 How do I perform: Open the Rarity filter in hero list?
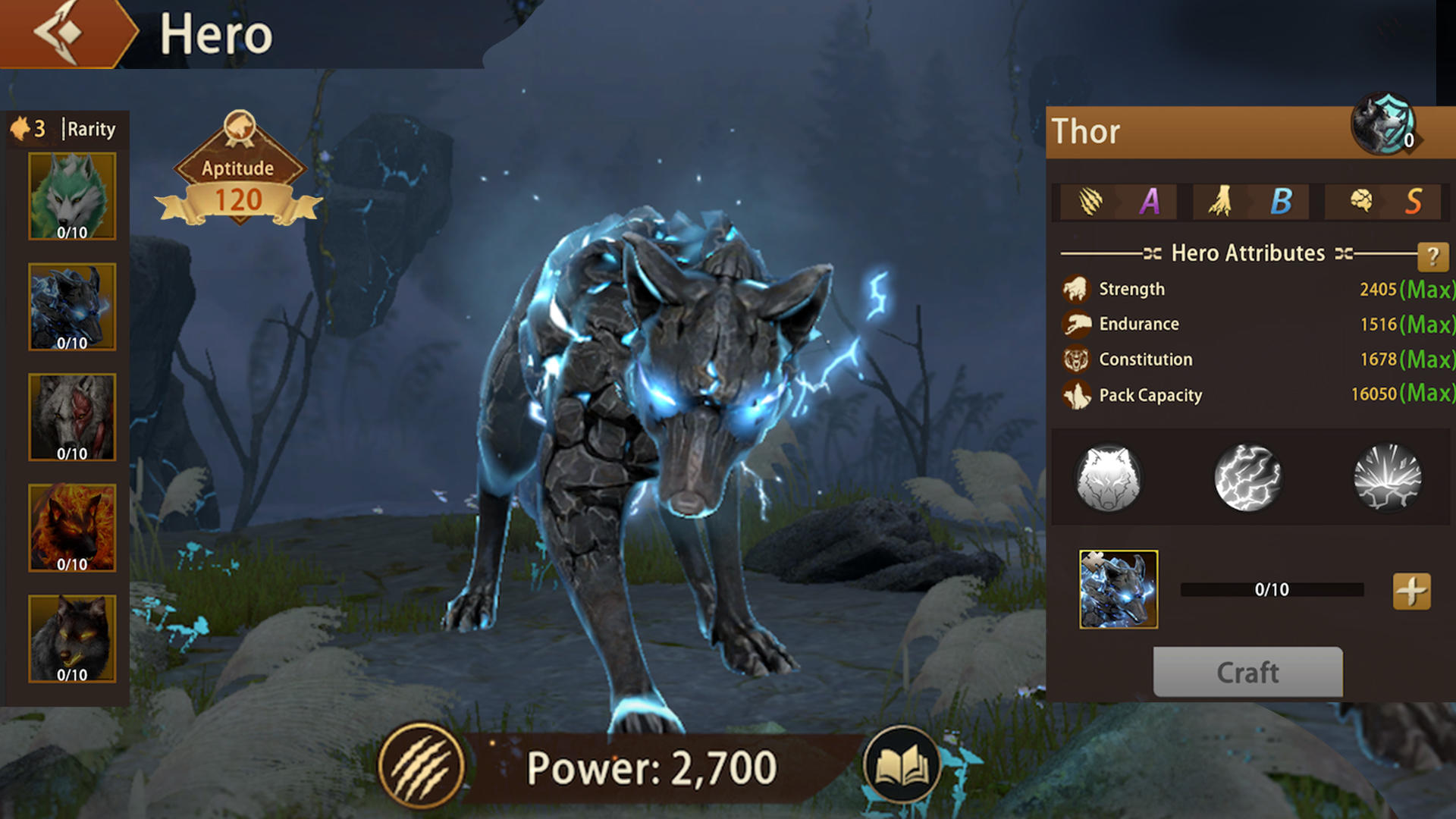click(90, 130)
